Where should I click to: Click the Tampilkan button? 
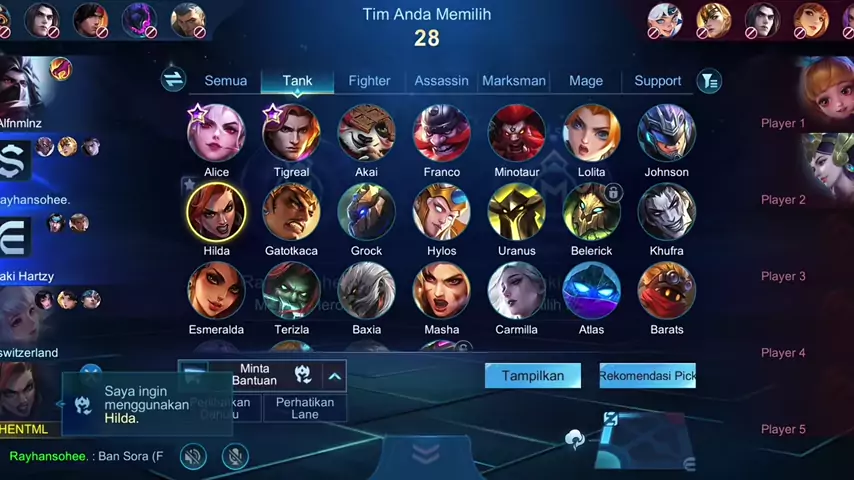tap(532, 376)
